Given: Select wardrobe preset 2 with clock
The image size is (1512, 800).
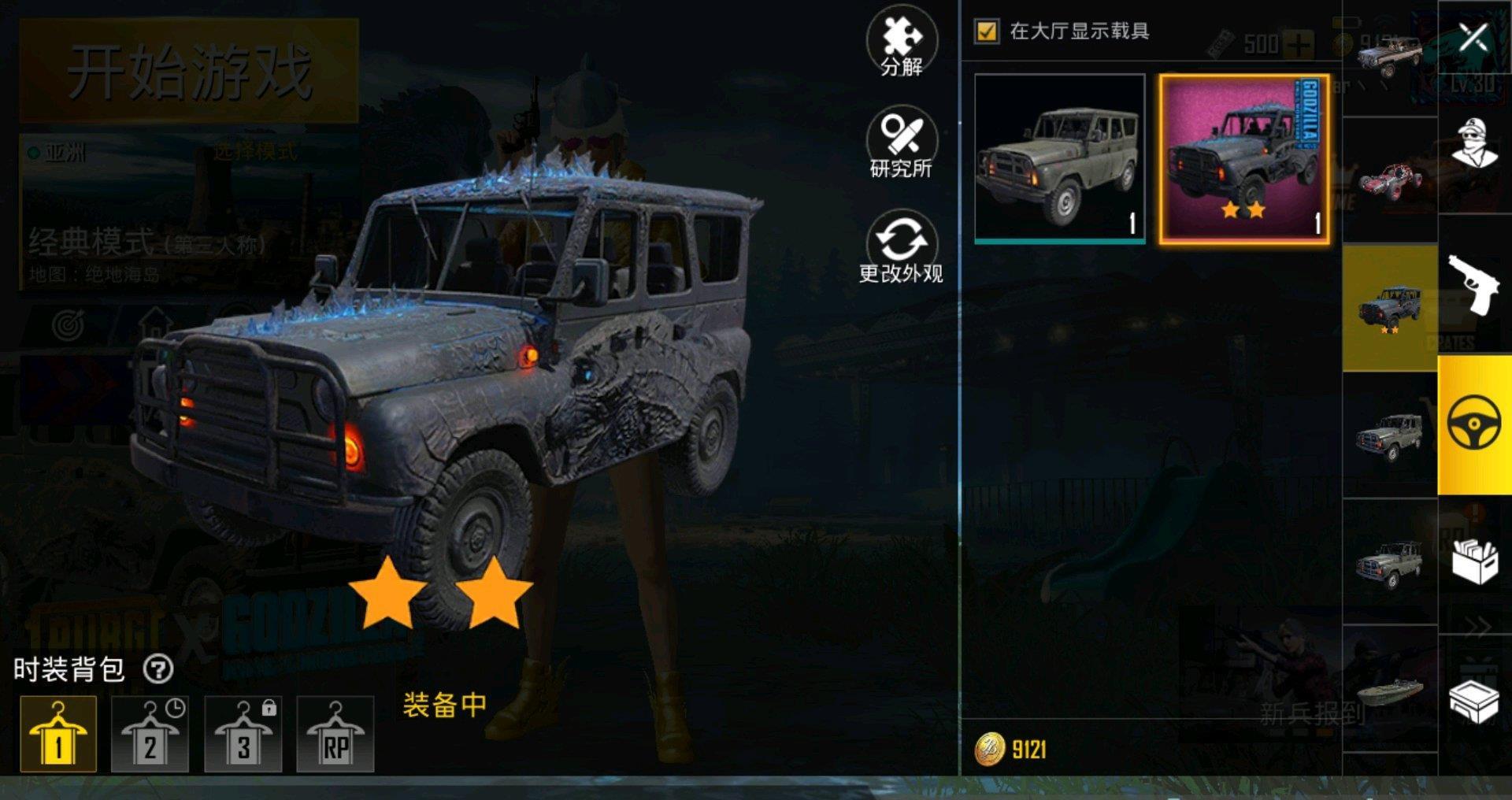Looking at the screenshot, I should point(150,734).
